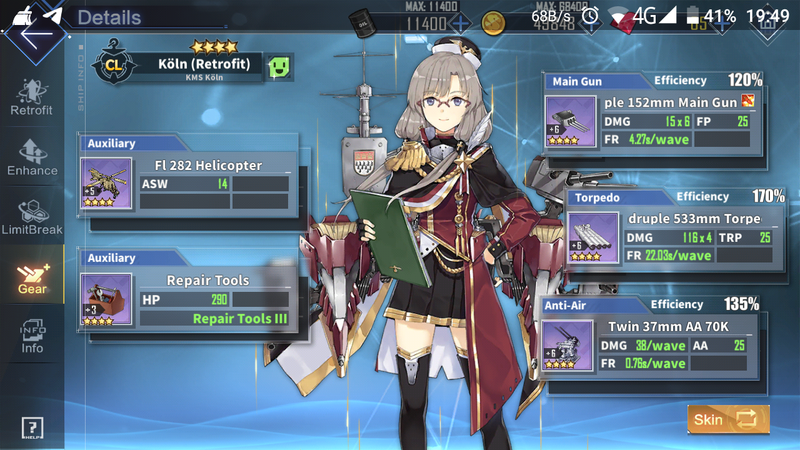Show the Info tab

click(31, 335)
